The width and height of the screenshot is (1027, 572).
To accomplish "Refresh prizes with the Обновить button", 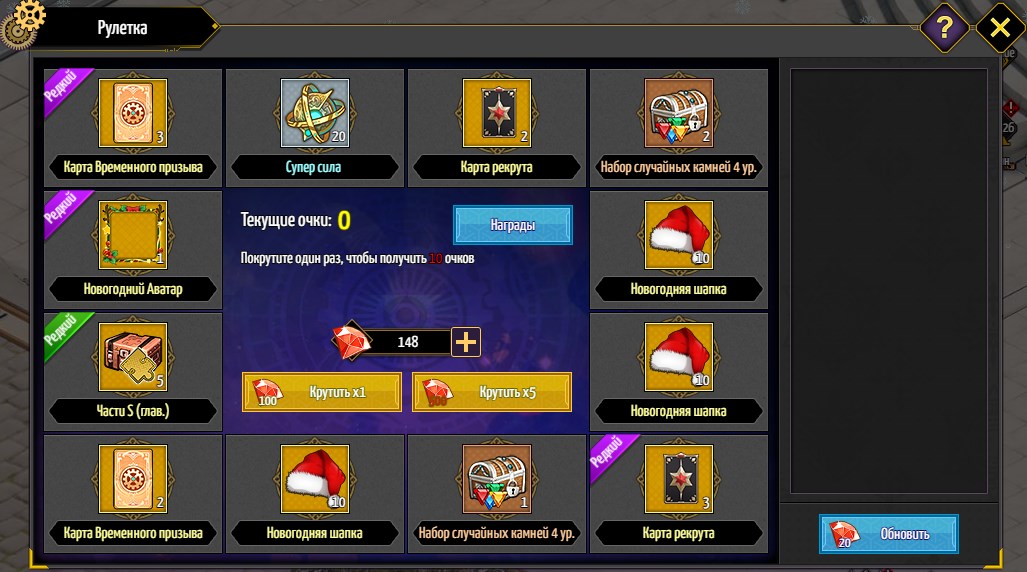I will tap(889, 534).
